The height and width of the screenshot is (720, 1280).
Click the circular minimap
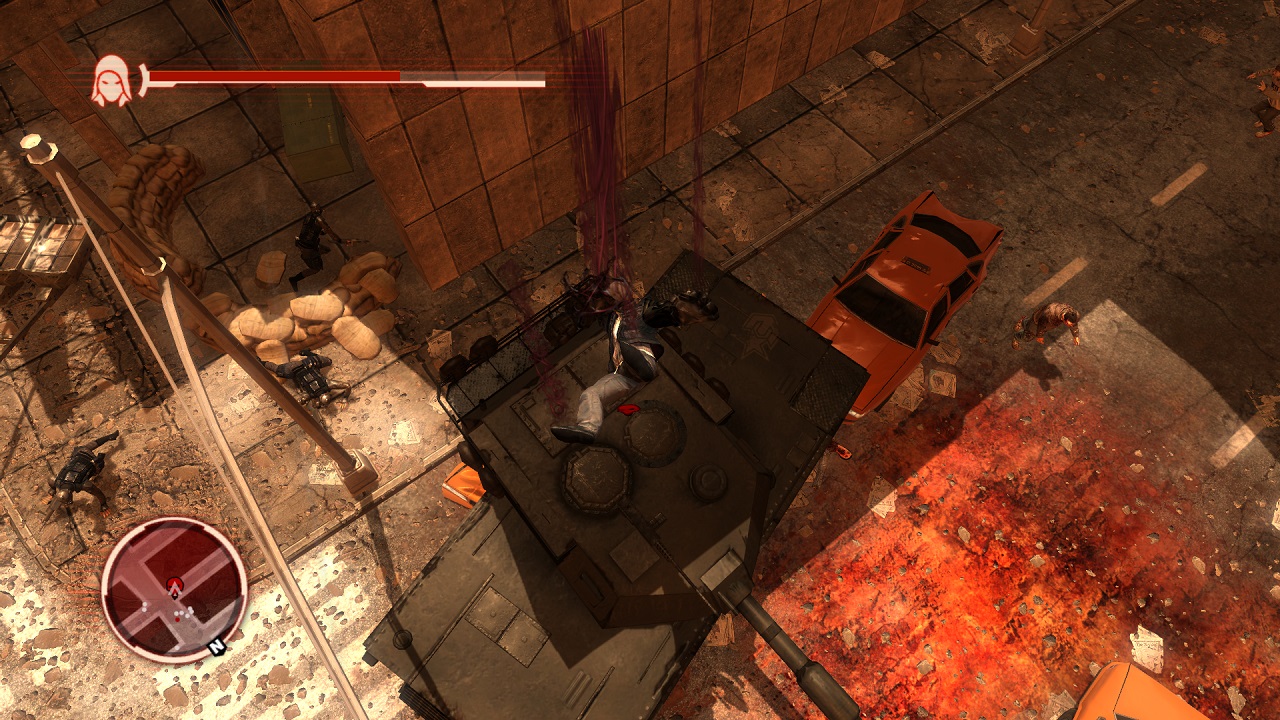pos(174,589)
